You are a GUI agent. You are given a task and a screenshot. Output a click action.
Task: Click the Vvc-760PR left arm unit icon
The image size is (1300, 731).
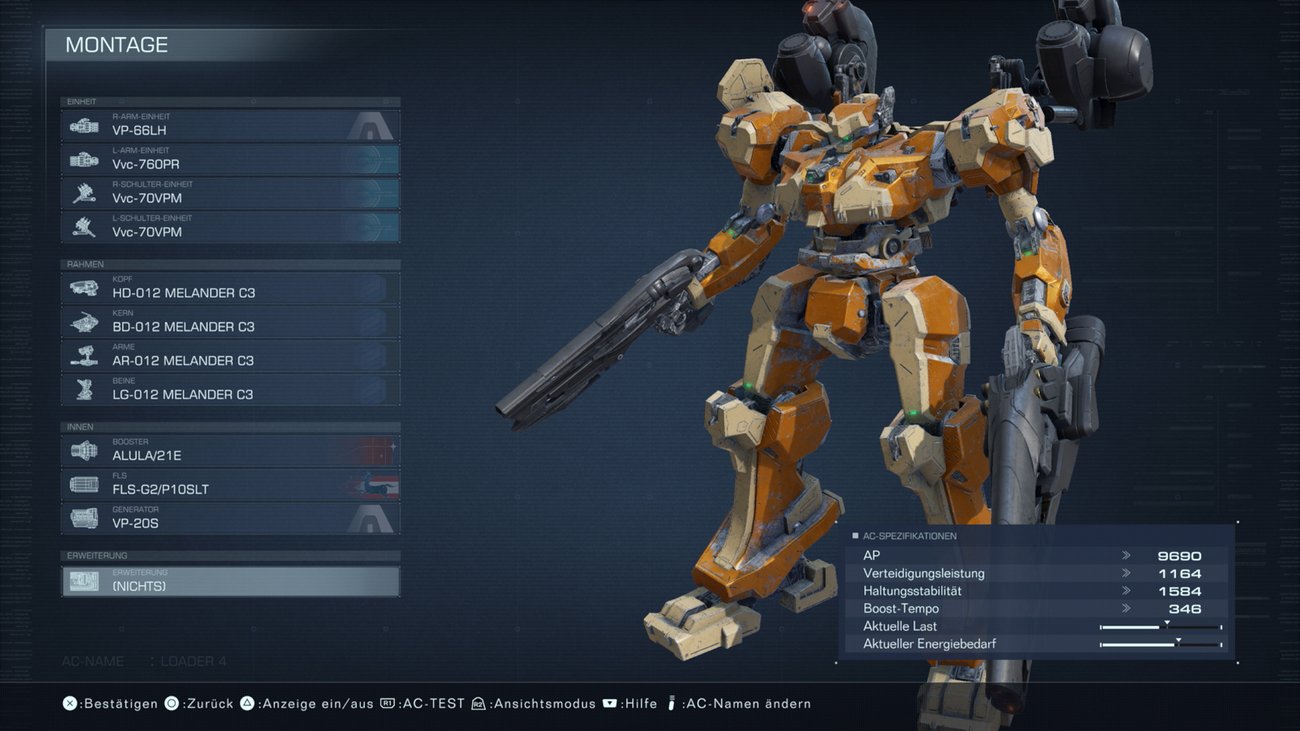[82, 158]
